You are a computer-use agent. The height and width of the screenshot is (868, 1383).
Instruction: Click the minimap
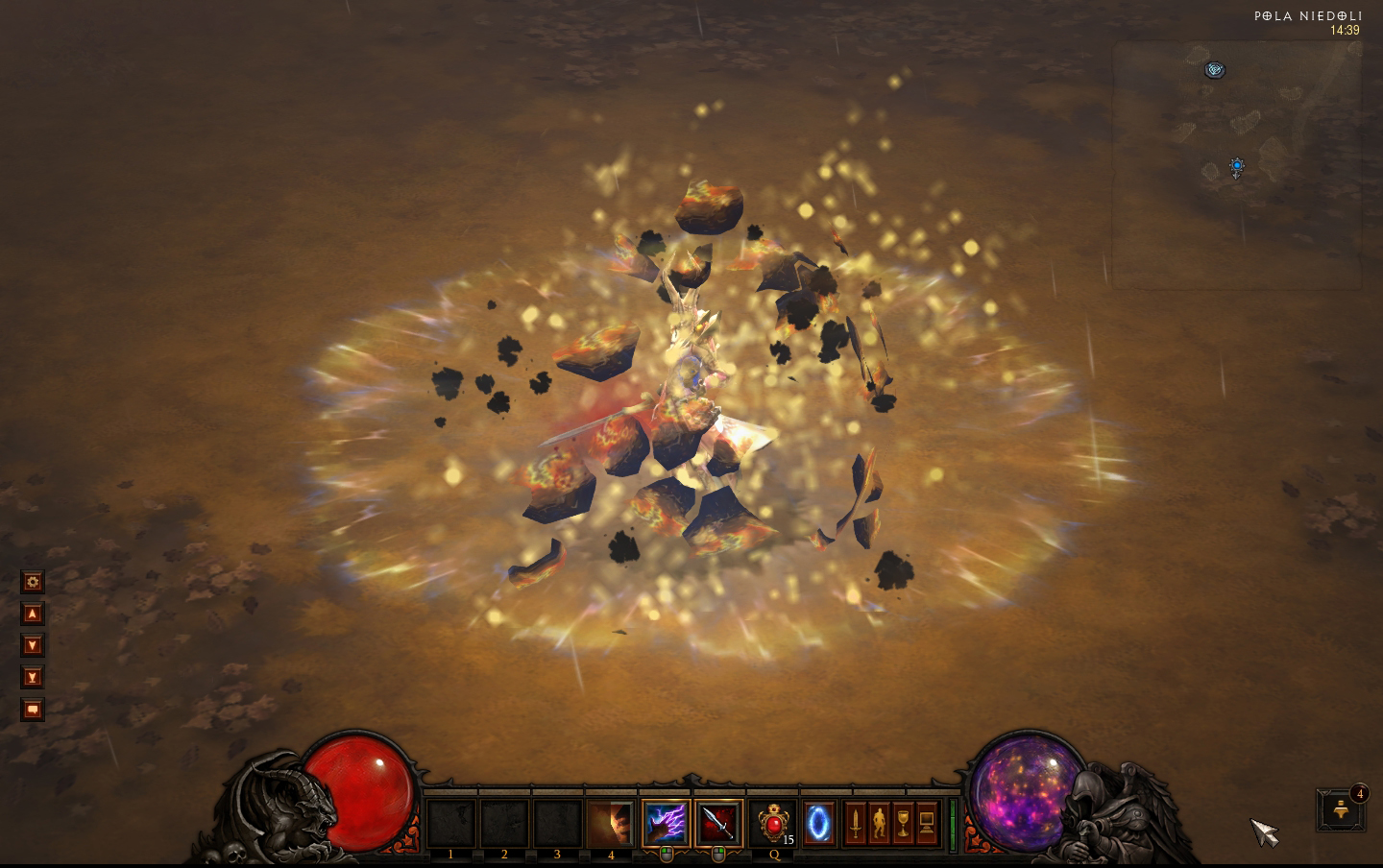[x=1237, y=165]
